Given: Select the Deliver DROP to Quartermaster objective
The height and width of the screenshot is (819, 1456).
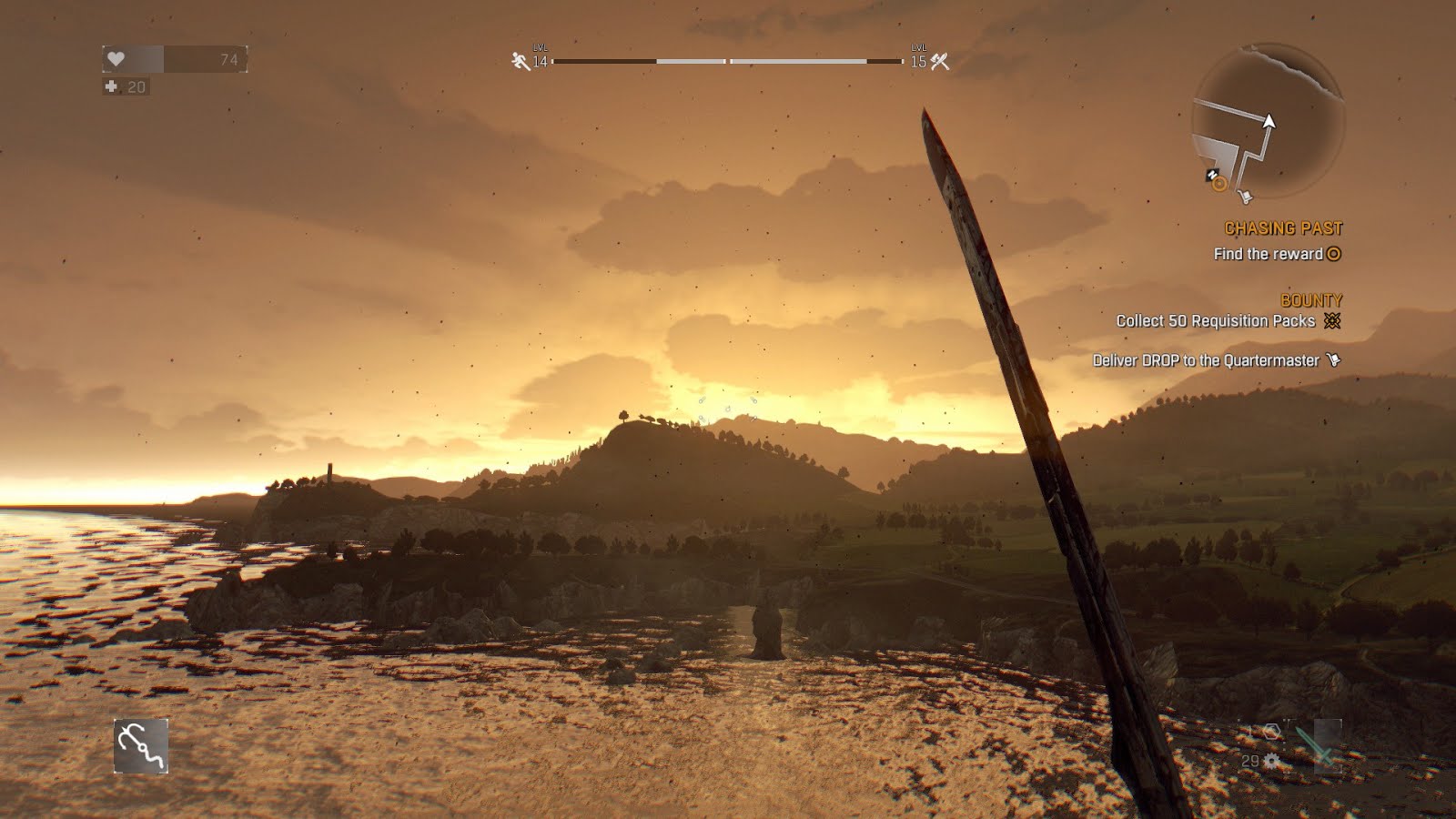Looking at the screenshot, I should 1206,360.
